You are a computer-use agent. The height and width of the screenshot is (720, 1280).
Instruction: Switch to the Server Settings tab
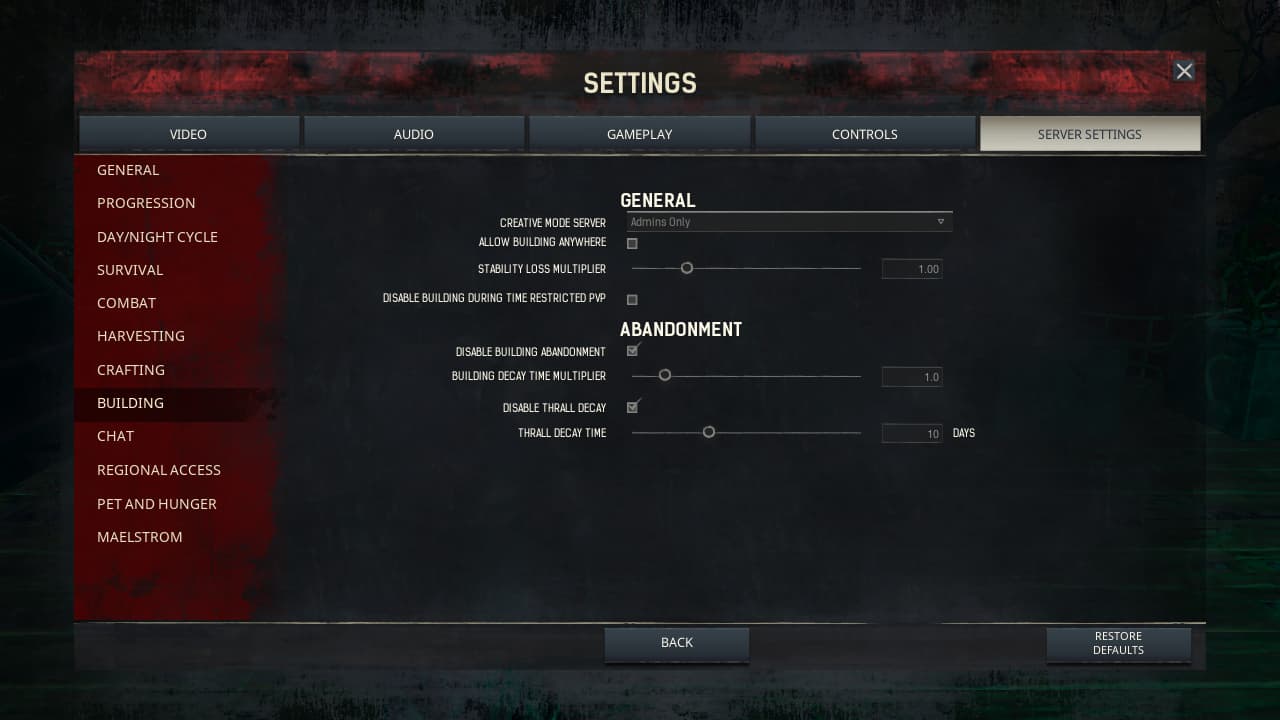tap(1089, 133)
